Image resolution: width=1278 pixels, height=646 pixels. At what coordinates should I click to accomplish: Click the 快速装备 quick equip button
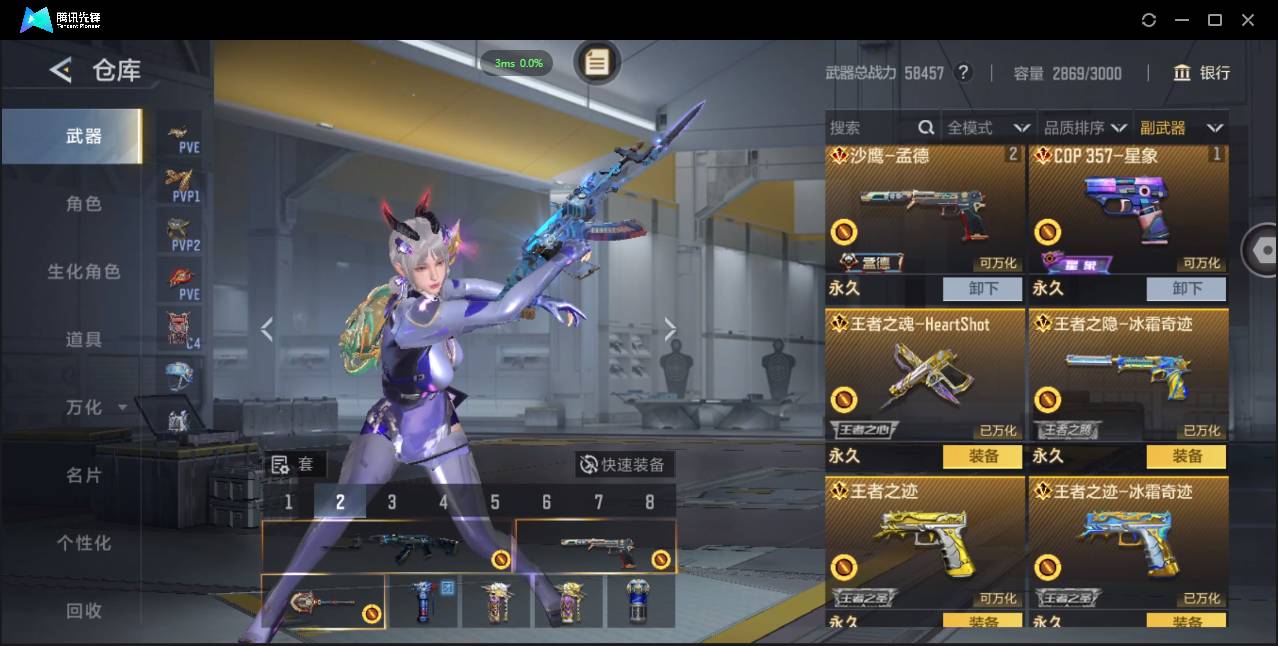[x=624, y=465]
